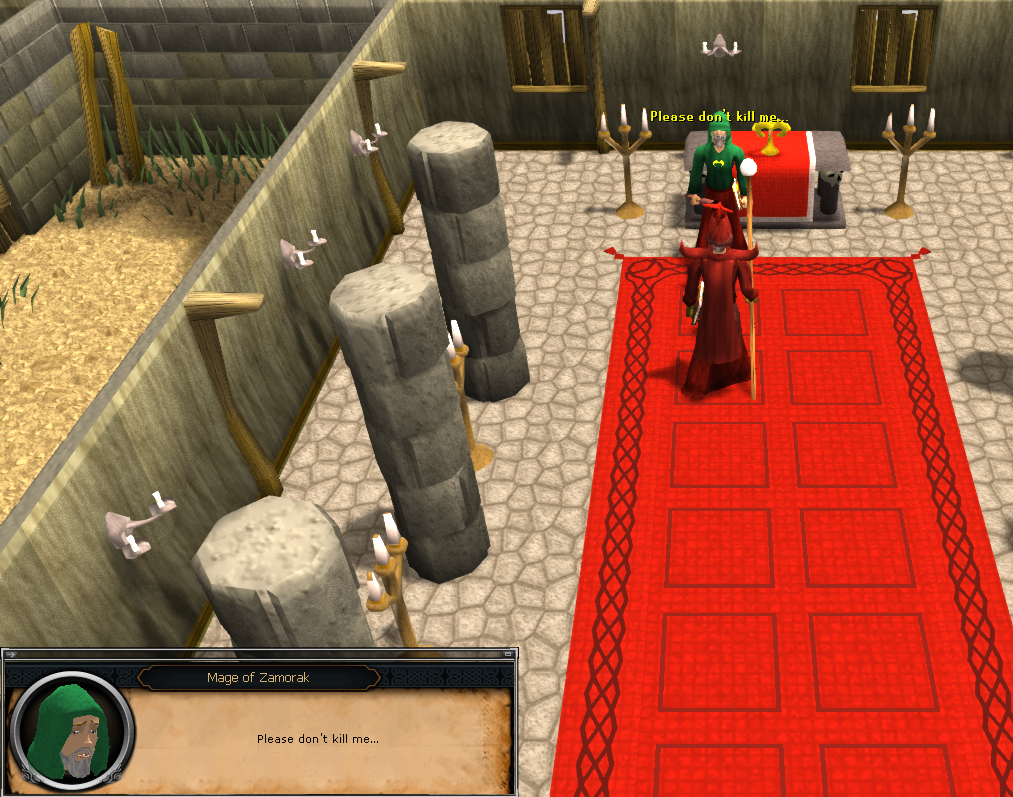Screen dimensions: 1013x797
Task: Click the Mage of Zamorak chathead portrait
Action: click(x=70, y=725)
